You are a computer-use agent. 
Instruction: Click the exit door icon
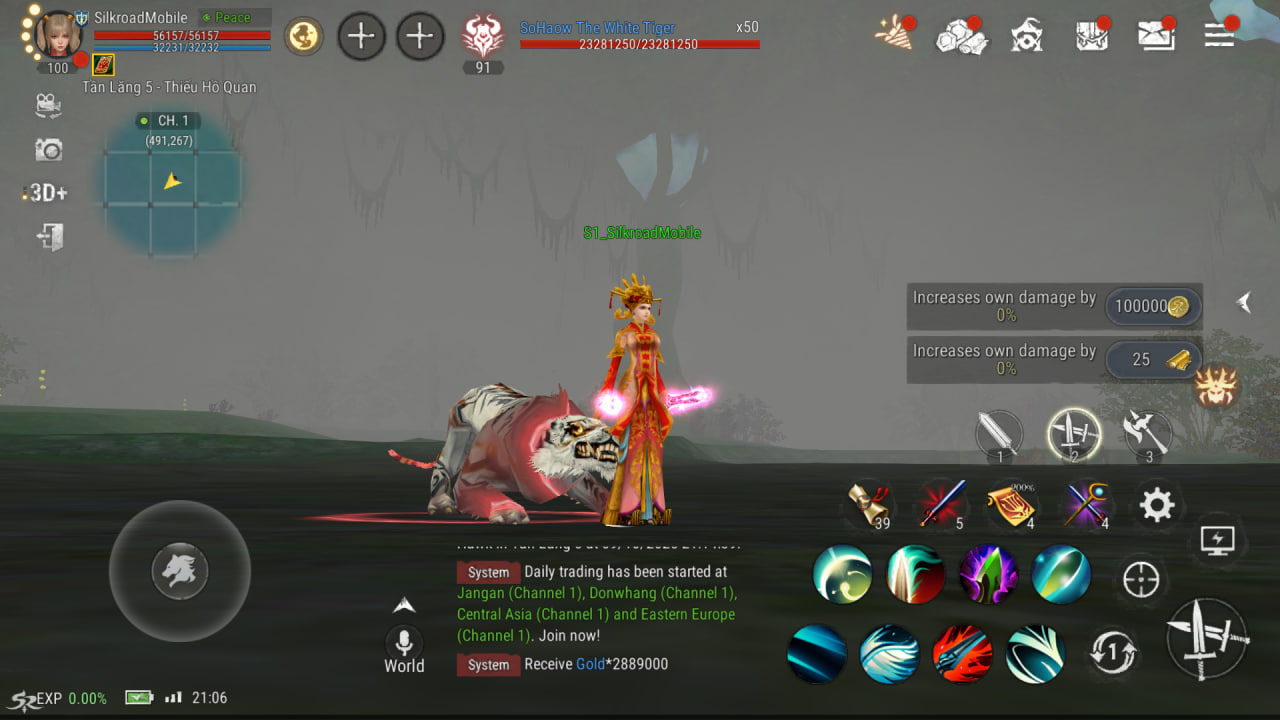pos(49,237)
